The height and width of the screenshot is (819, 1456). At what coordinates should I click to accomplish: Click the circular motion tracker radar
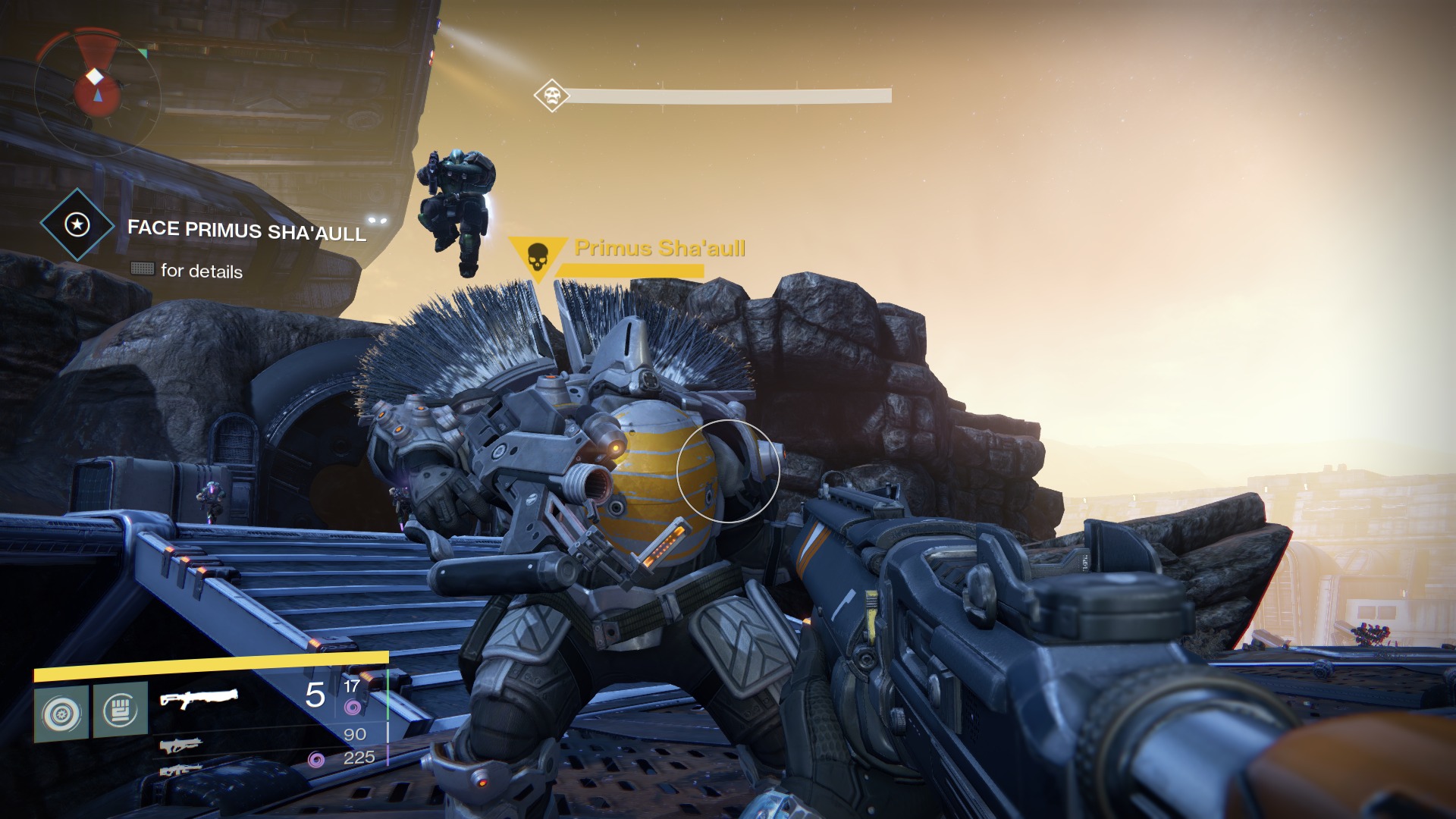(96, 86)
